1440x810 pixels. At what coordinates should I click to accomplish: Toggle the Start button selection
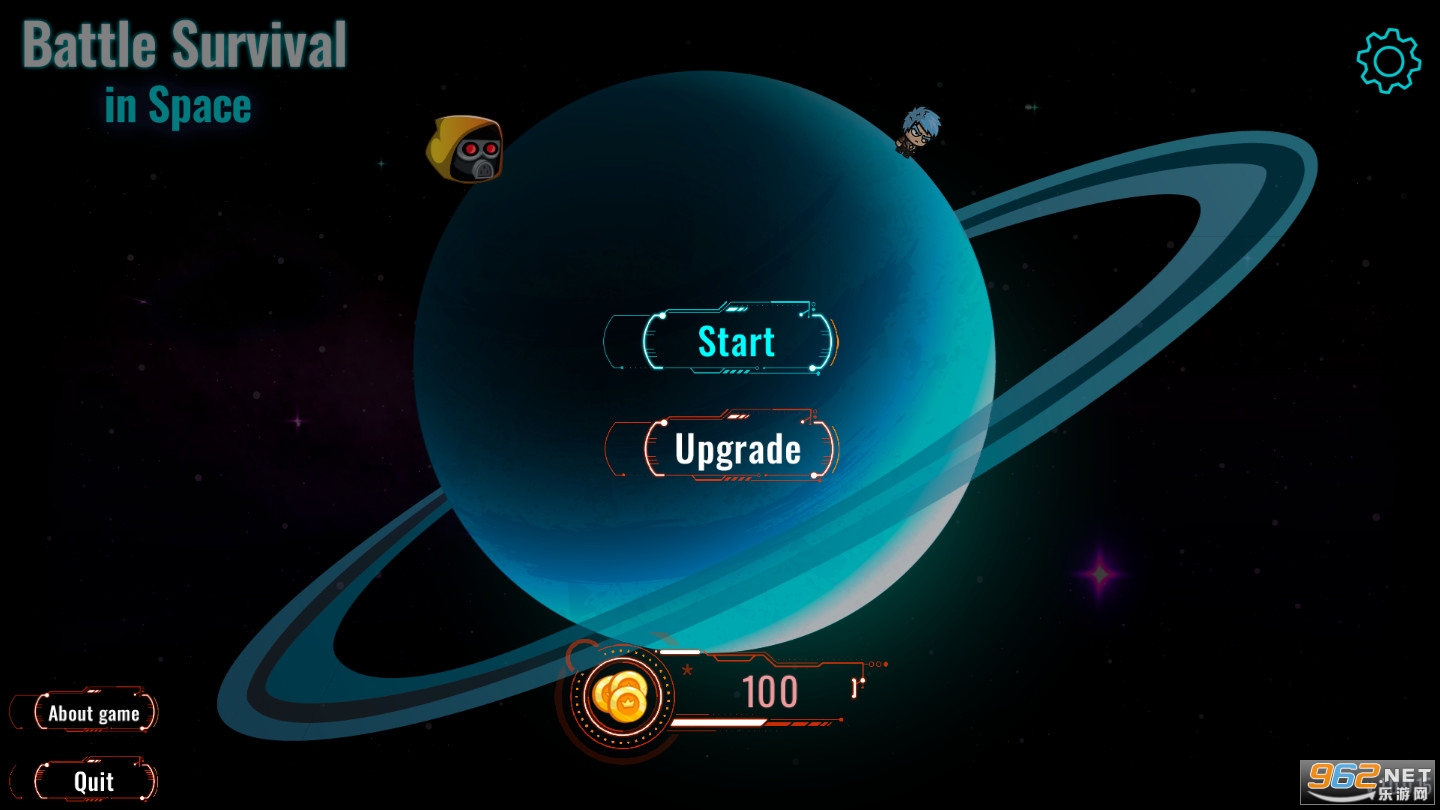click(x=736, y=342)
